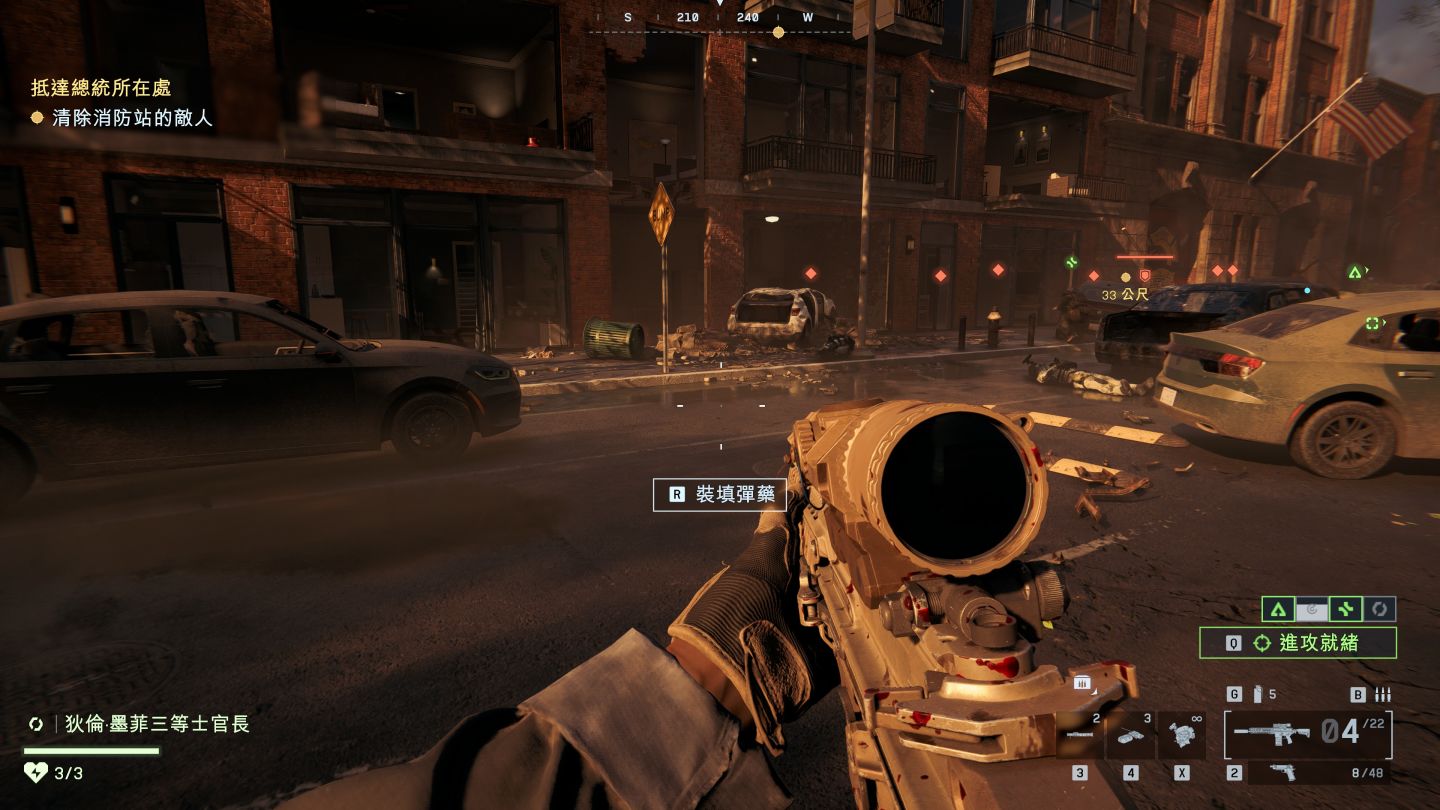Click the 33 公尺 objective distance marker
This screenshot has height=810, width=1440.
(1125, 295)
